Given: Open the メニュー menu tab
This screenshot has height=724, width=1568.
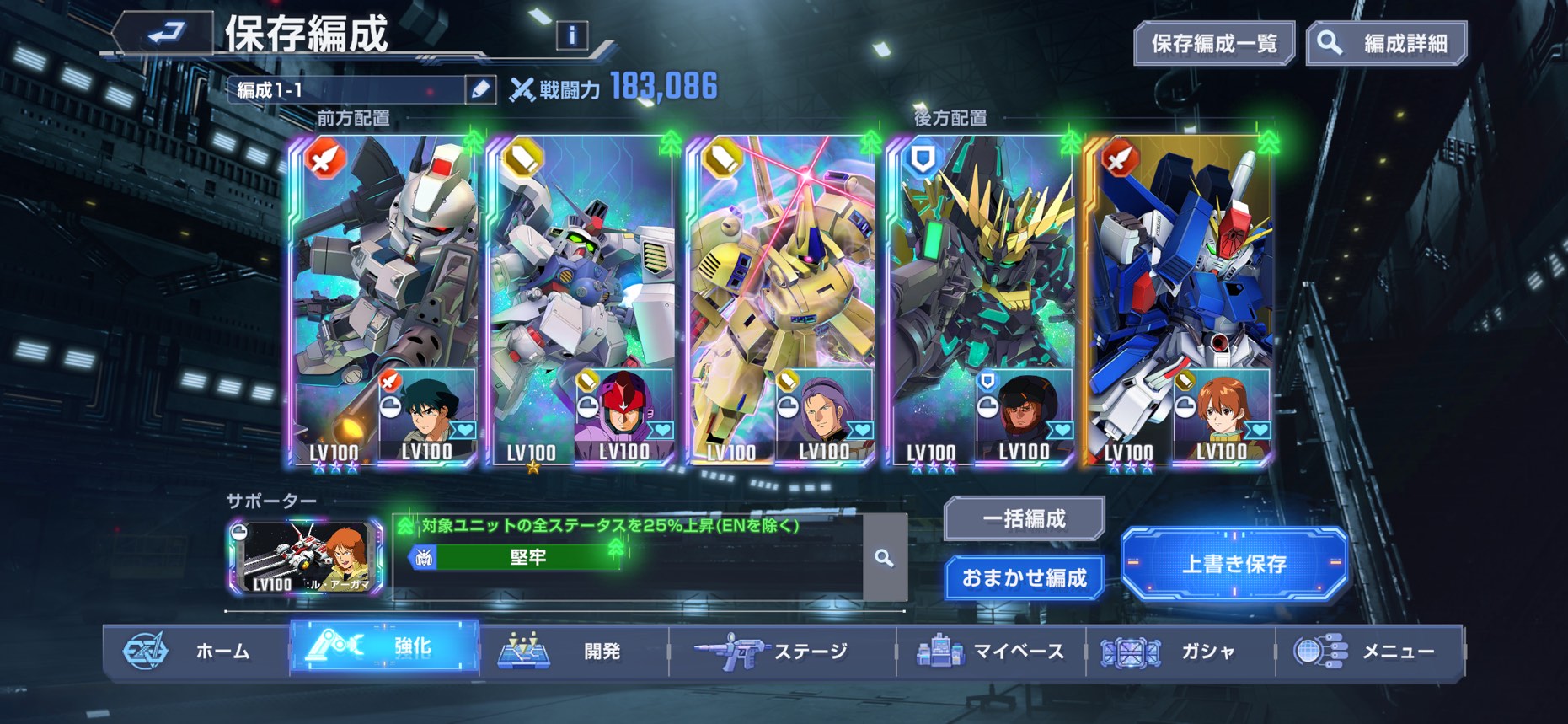Looking at the screenshot, I should [x=1369, y=651].
